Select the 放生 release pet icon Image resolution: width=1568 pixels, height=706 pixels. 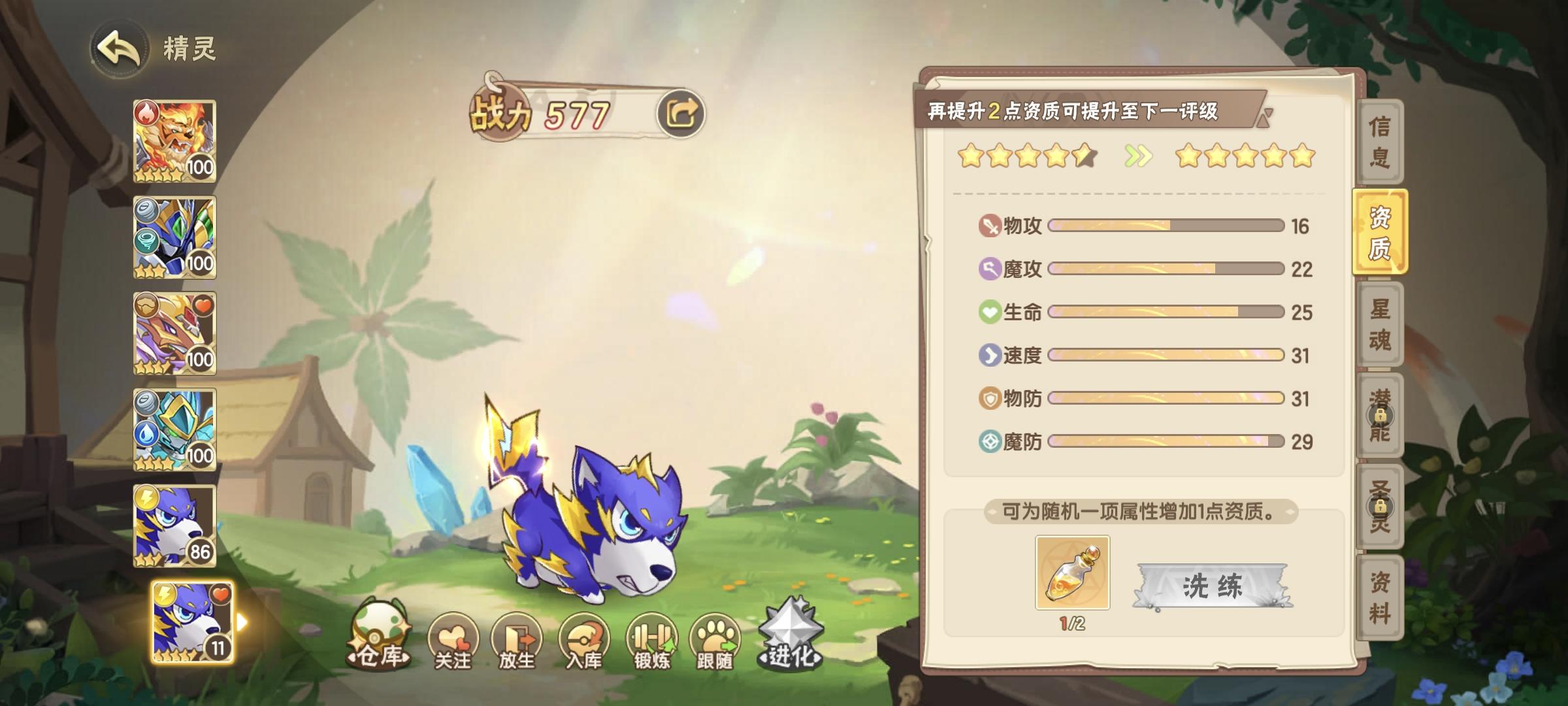517,637
